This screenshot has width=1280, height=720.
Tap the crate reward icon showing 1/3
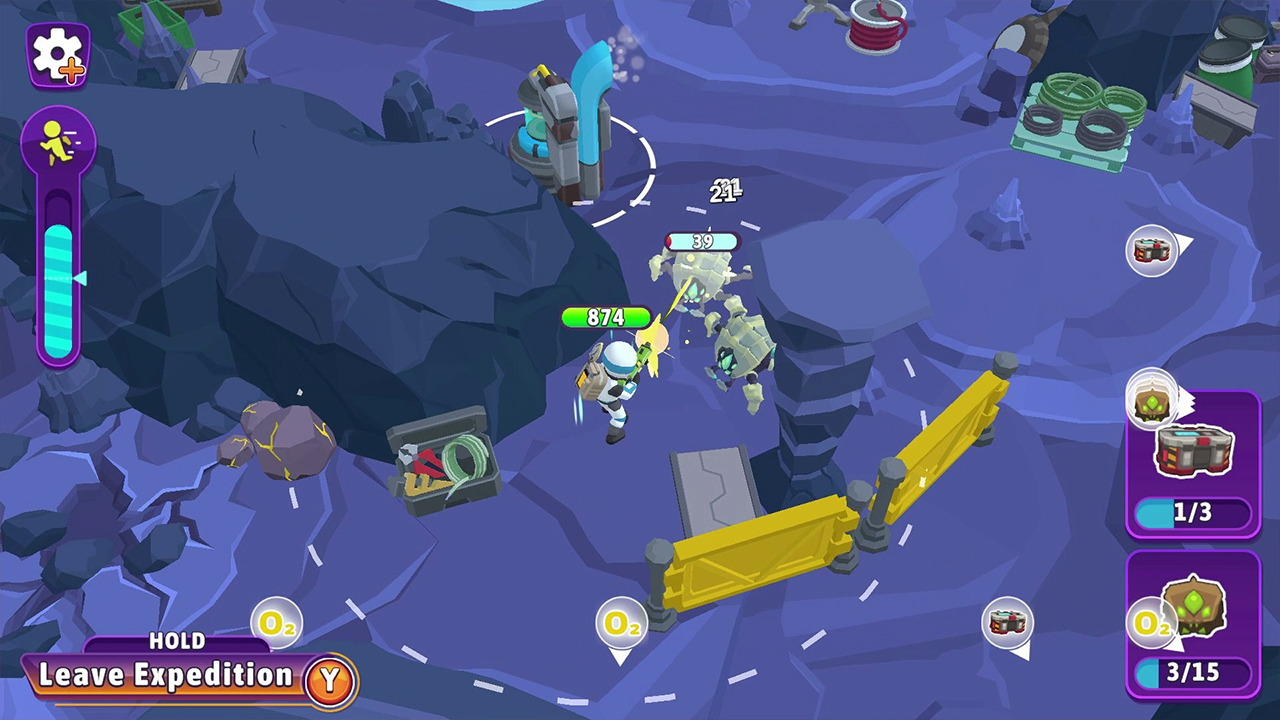point(1192,448)
